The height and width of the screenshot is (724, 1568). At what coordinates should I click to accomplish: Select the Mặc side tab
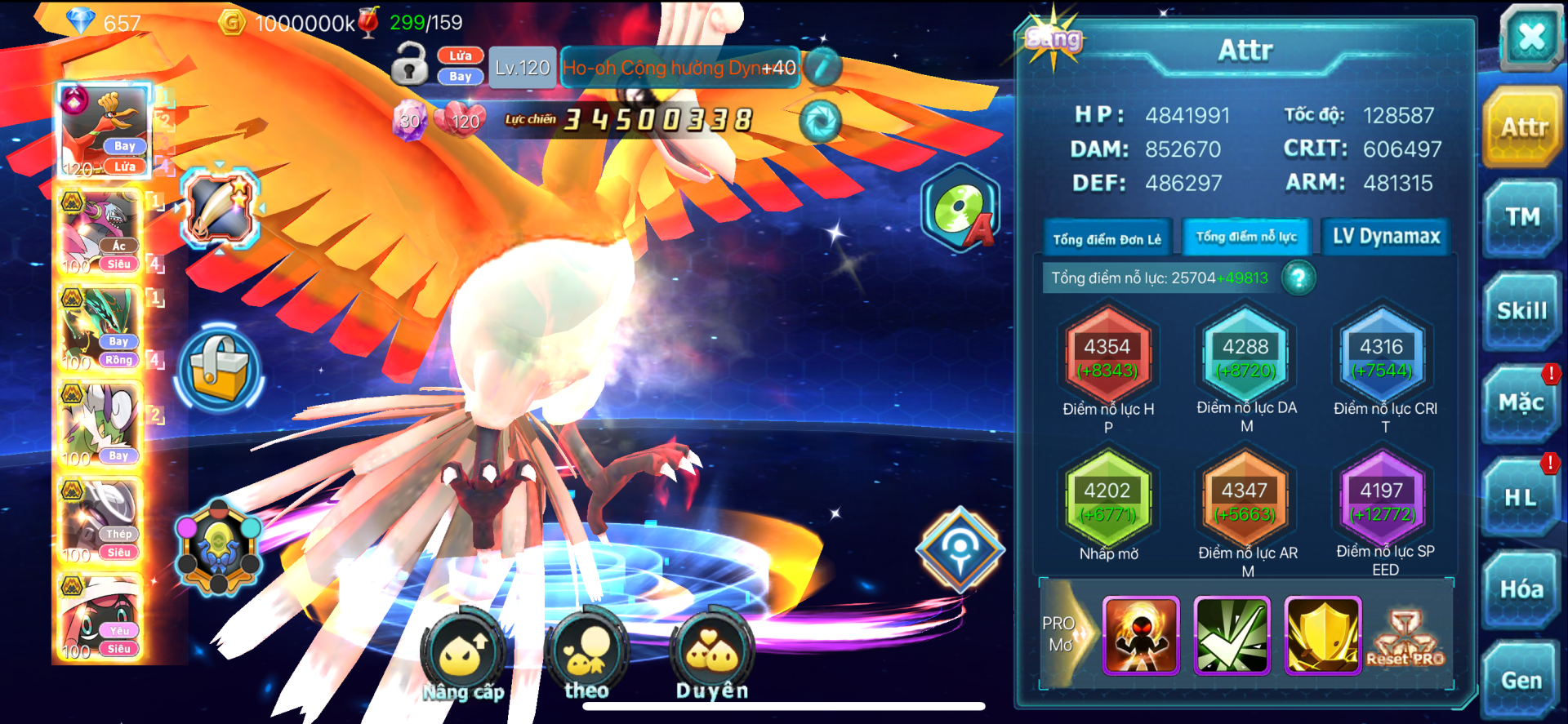tap(1521, 403)
